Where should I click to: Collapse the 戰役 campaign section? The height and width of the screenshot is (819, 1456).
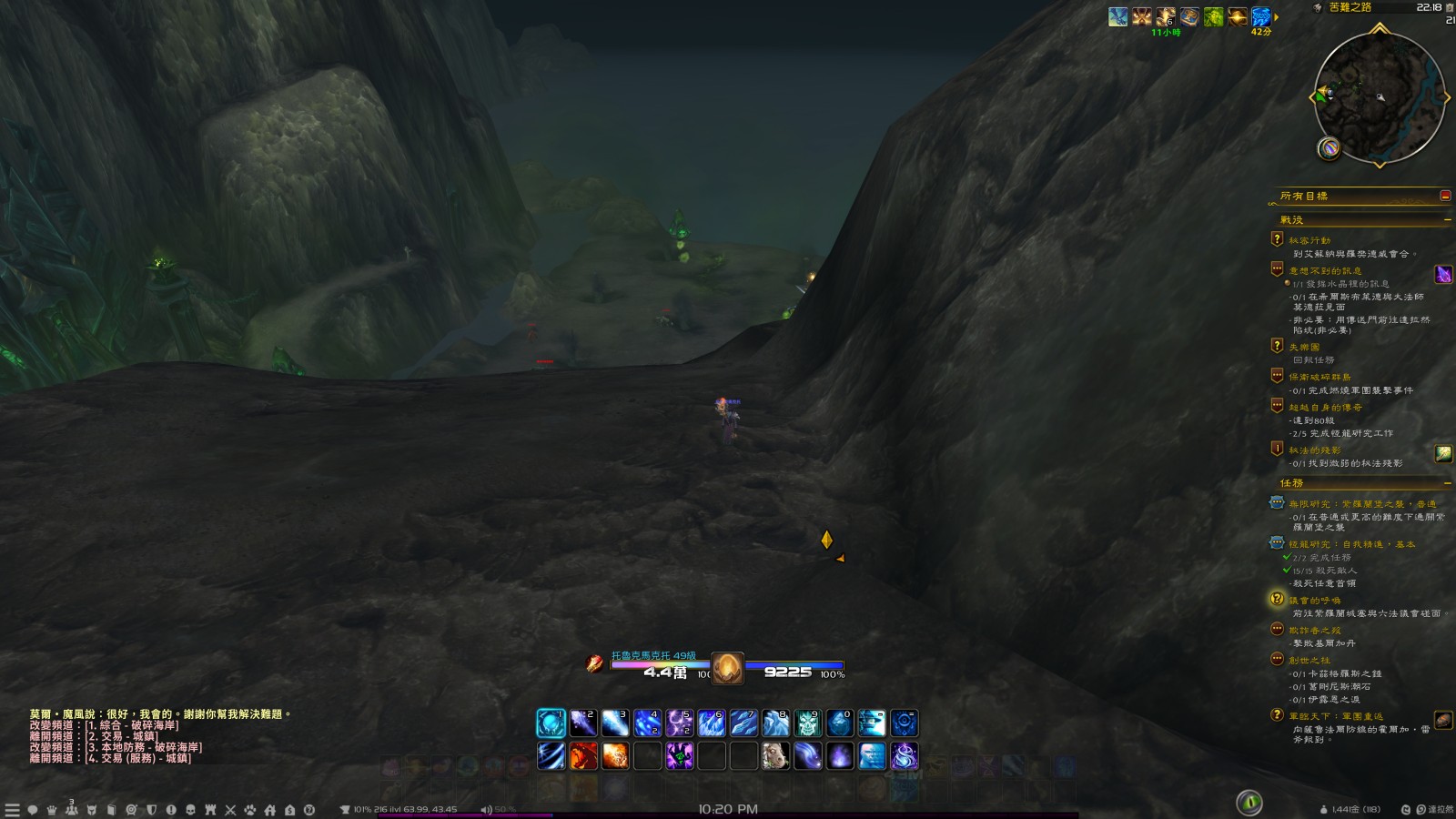click(x=1447, y=220)
